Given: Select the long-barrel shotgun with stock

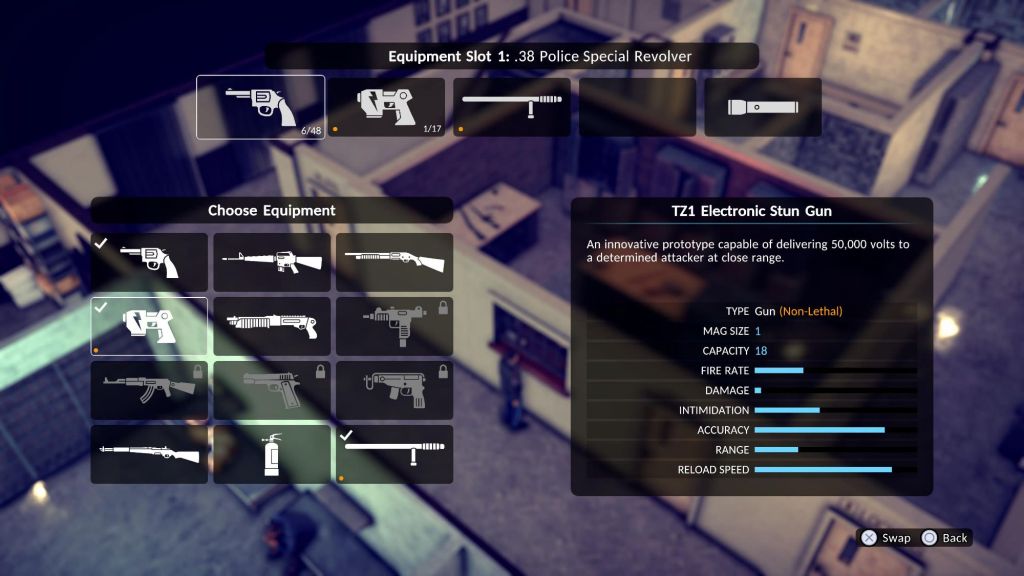Looking at the screenshot, I should (394, 262).
